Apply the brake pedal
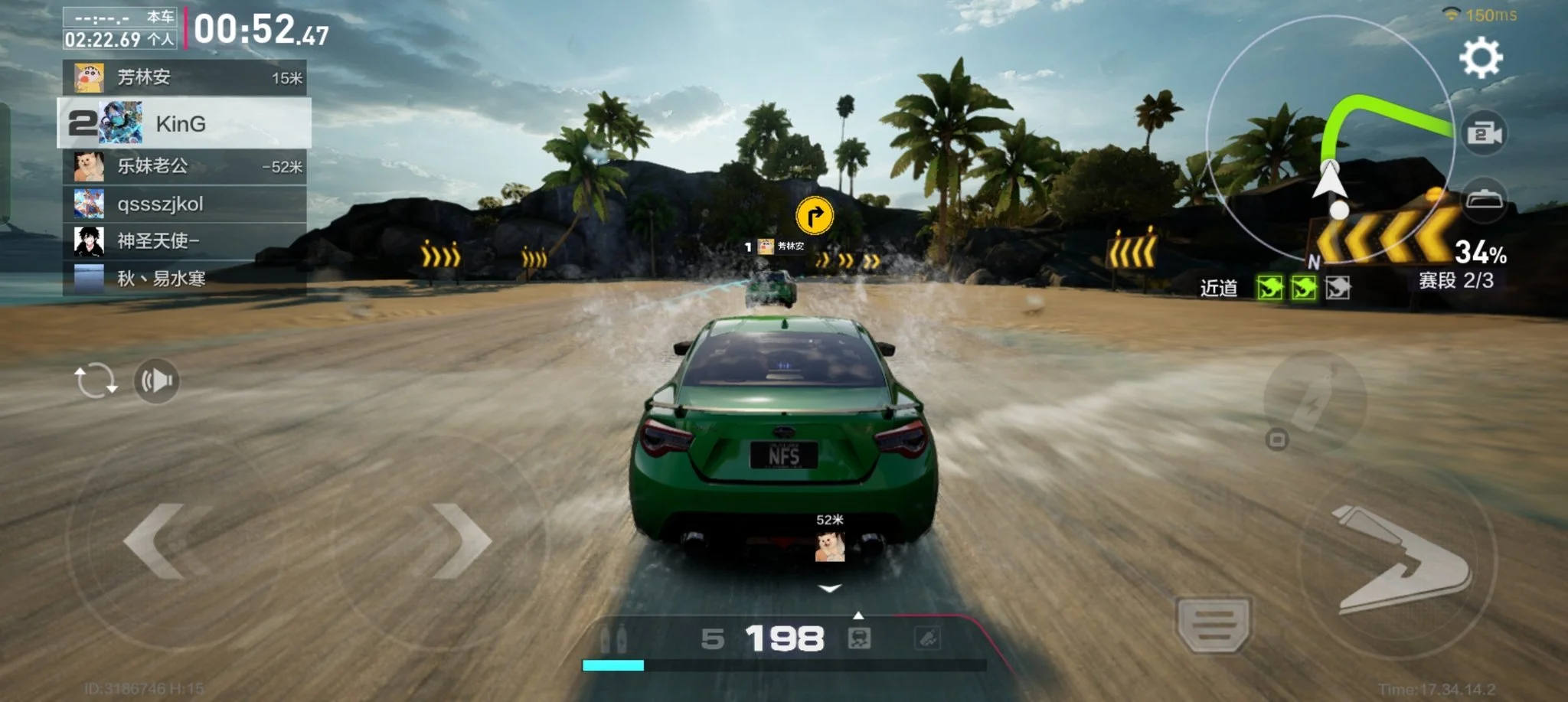 [1214, 624]
